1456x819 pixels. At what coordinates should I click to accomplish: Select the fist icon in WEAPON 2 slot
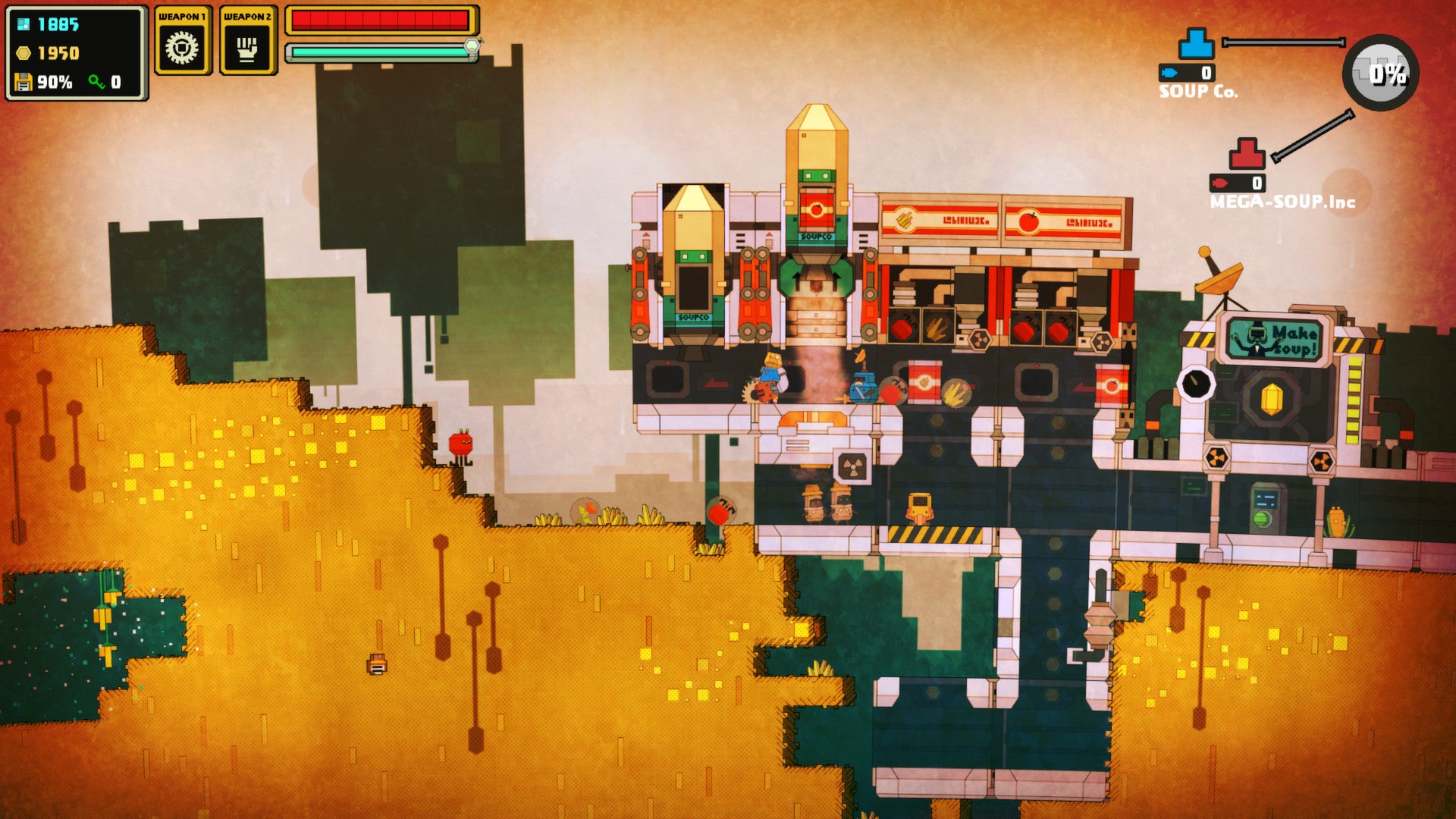click(x=246, y=48)
